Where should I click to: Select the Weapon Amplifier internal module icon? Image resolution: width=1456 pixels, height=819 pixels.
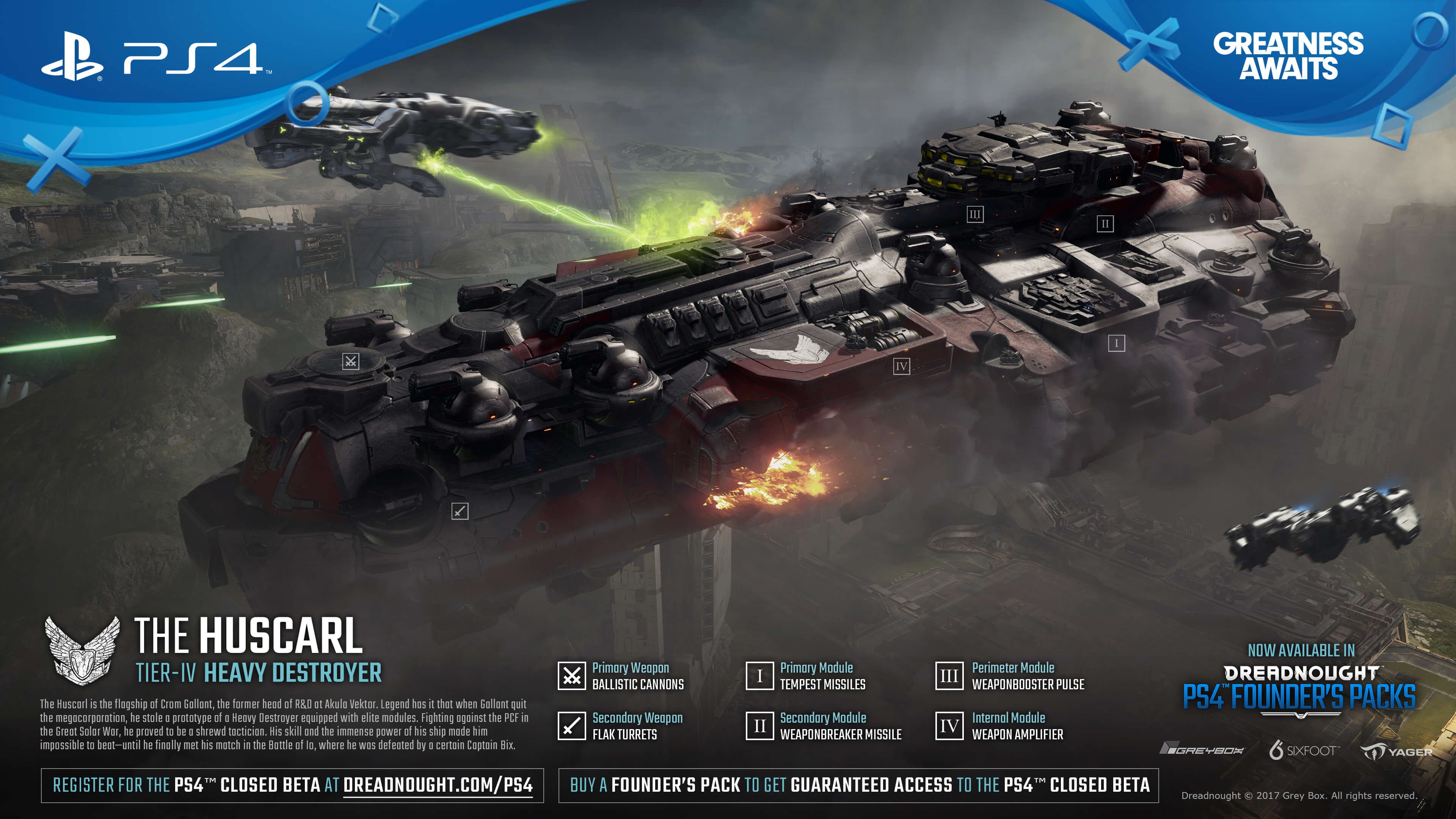pyautogui.click(x=949, y=726)
